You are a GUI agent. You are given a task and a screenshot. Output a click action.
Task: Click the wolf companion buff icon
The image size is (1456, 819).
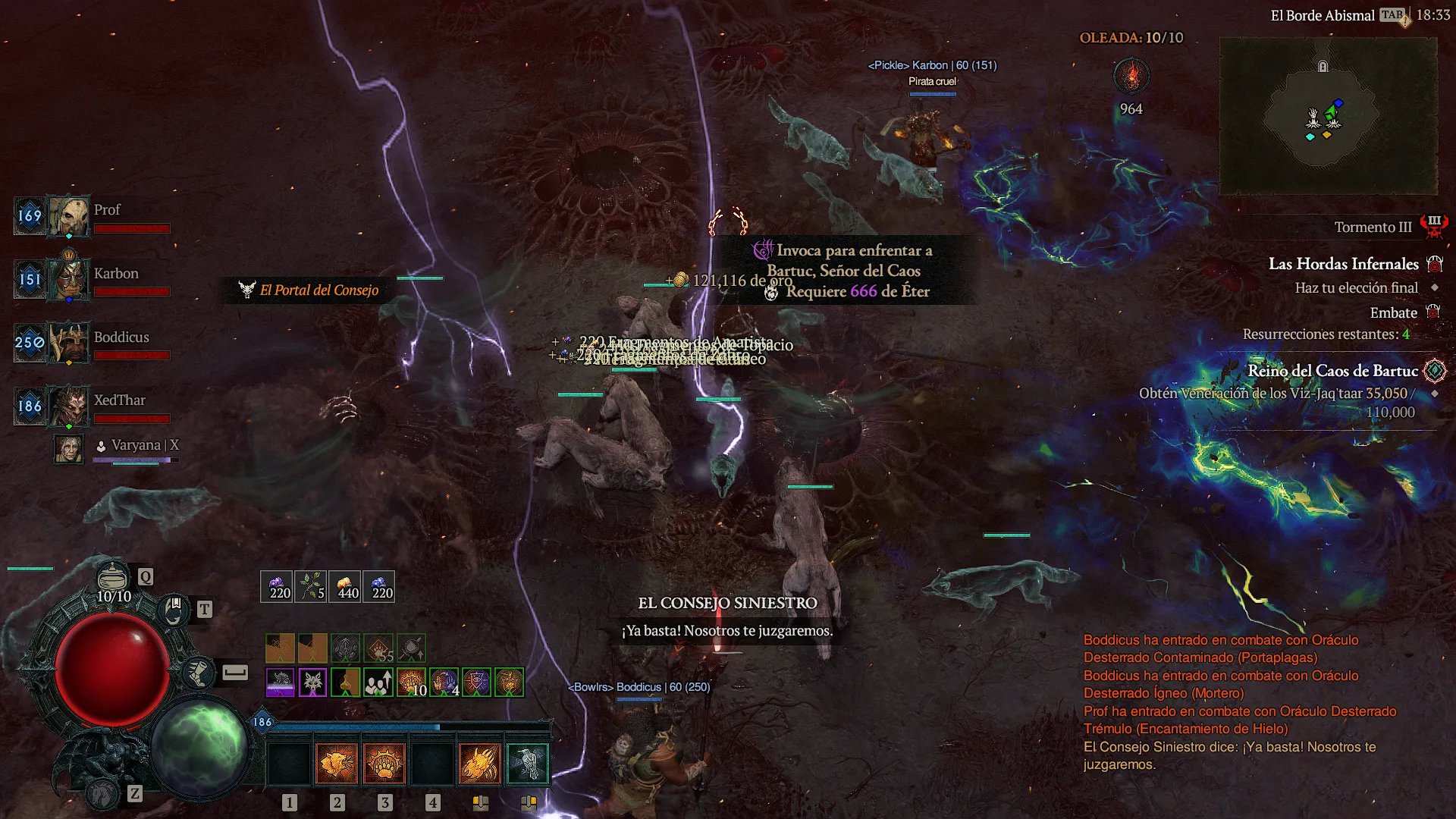[x=312, y=682]
